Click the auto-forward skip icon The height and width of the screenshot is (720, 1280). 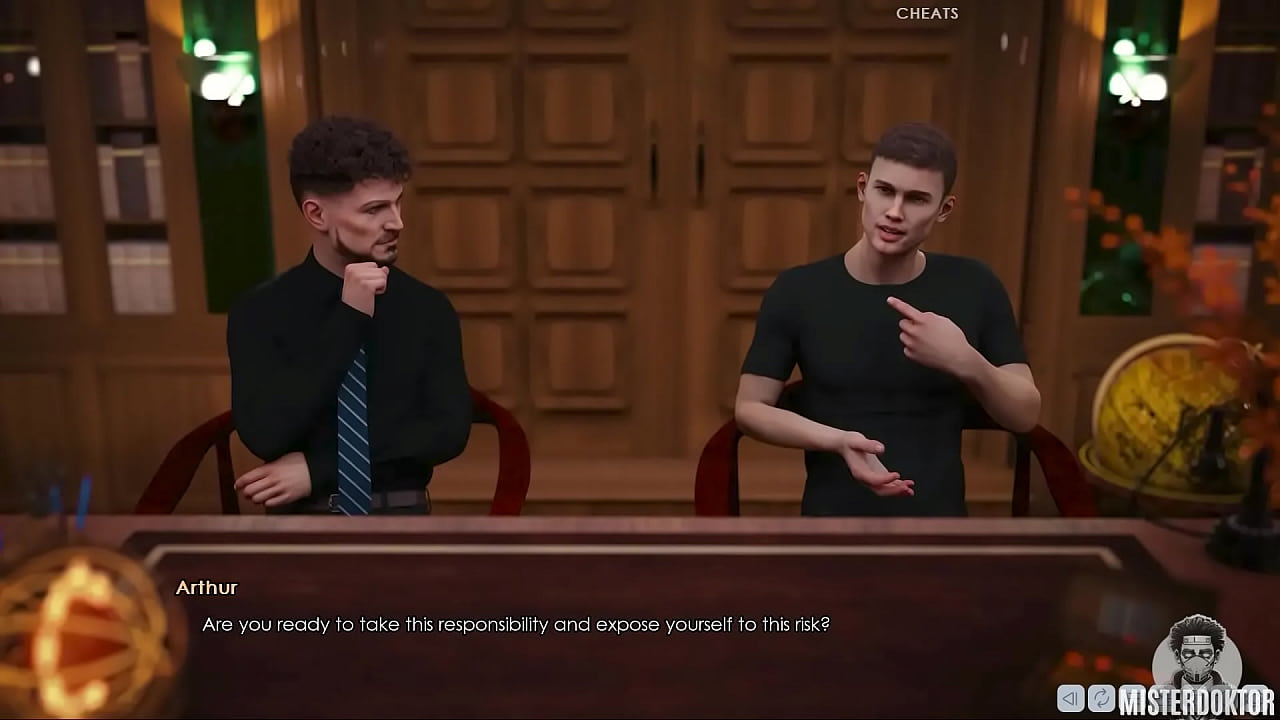pyautogui.click(x=1100, y=697)
